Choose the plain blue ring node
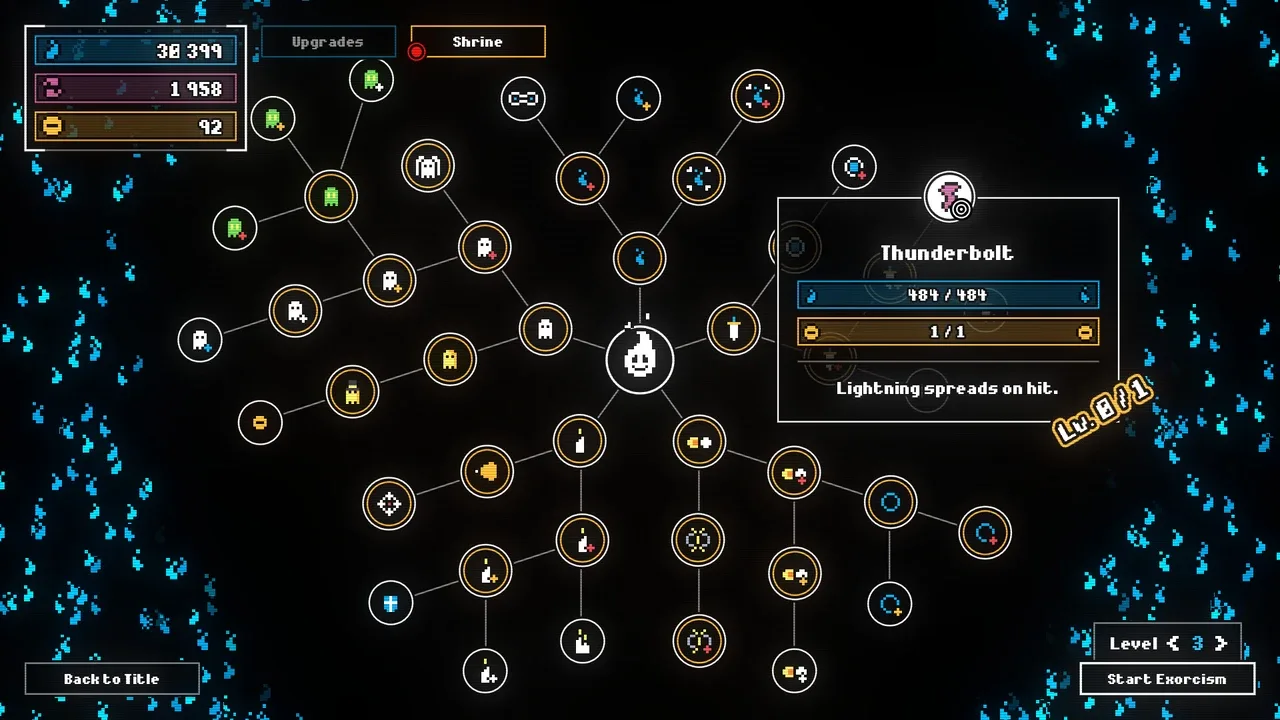 890,503
